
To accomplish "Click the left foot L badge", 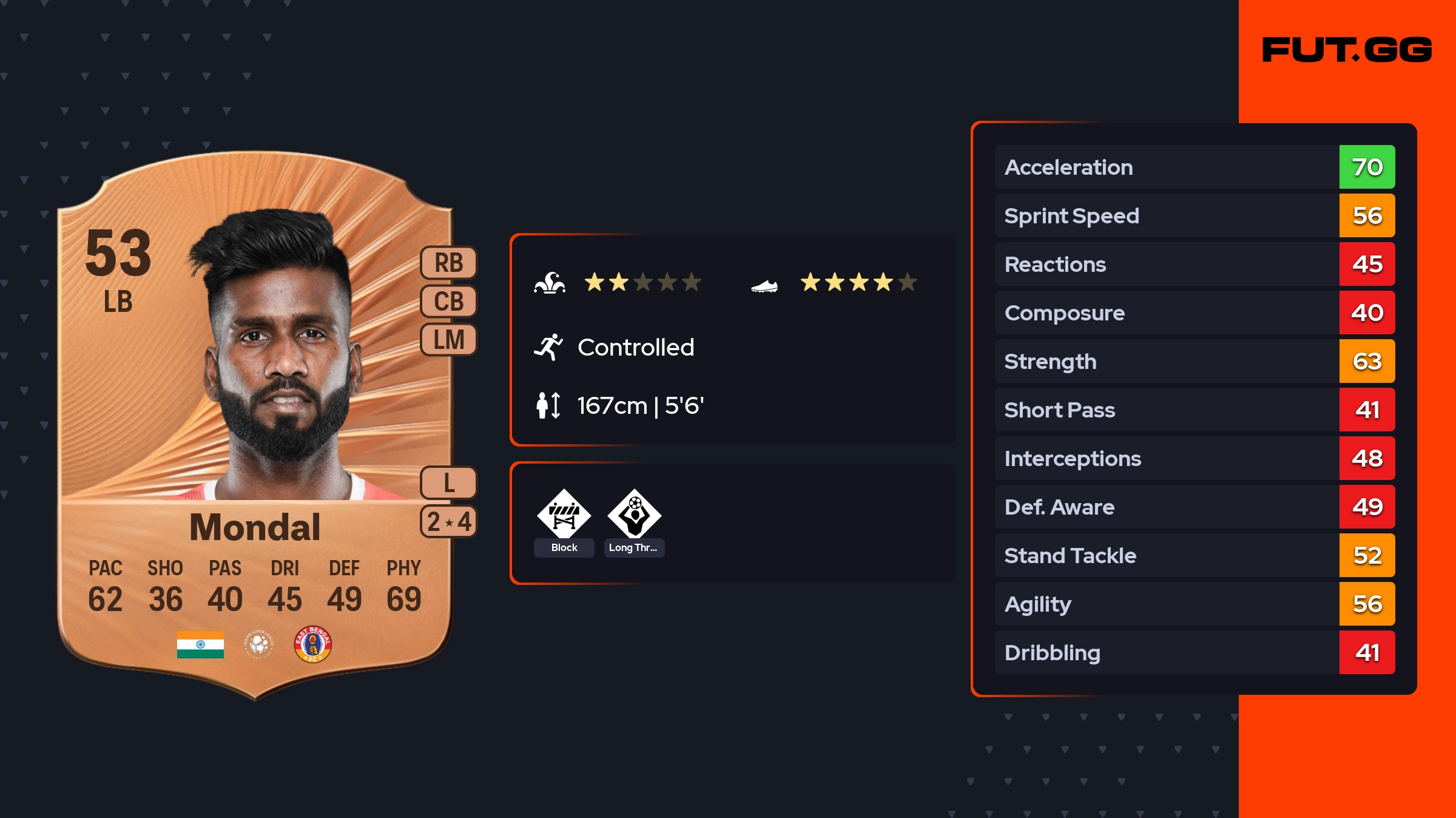I will 449,483.
